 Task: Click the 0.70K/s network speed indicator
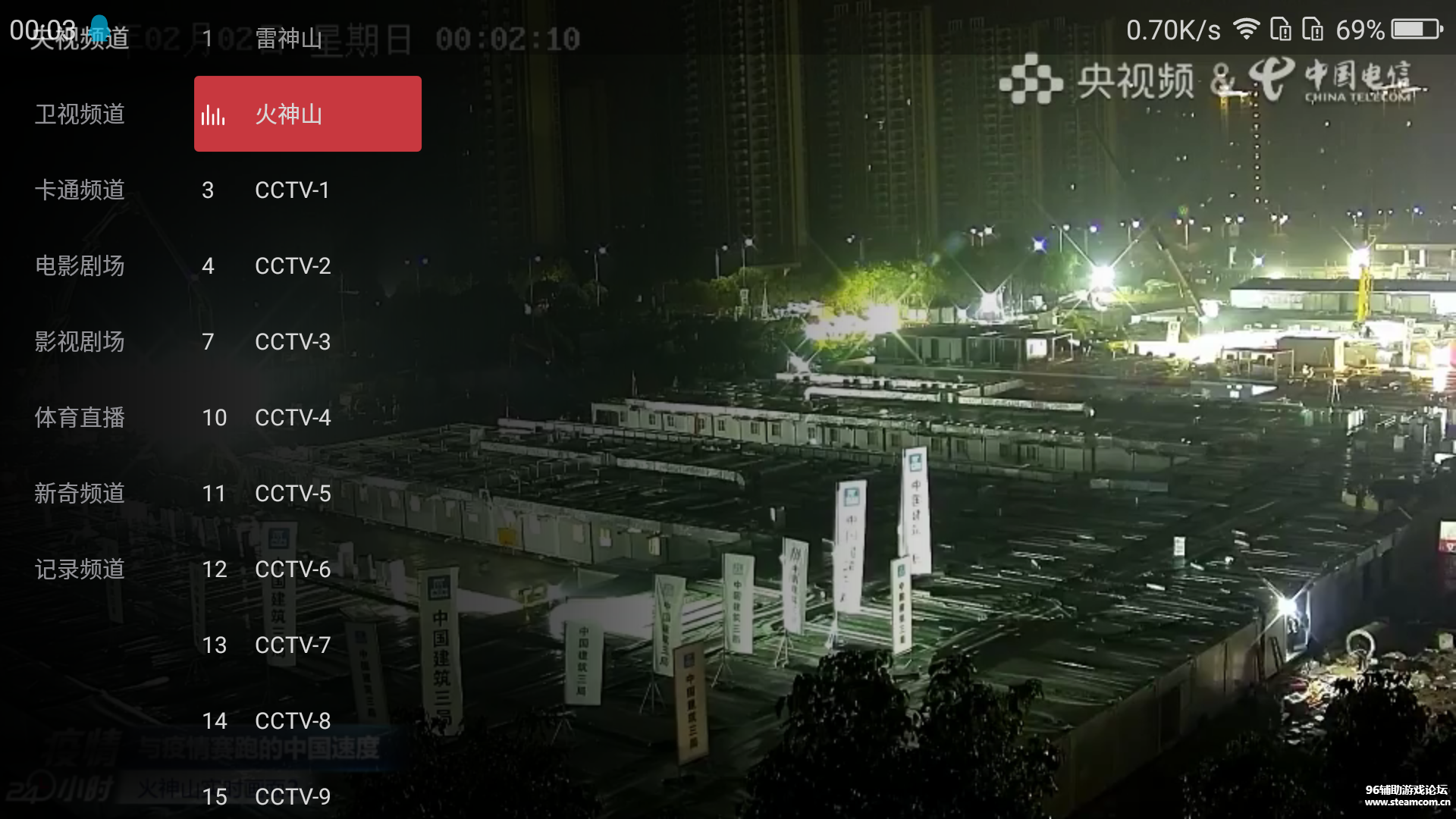[x=1172, y=30]
